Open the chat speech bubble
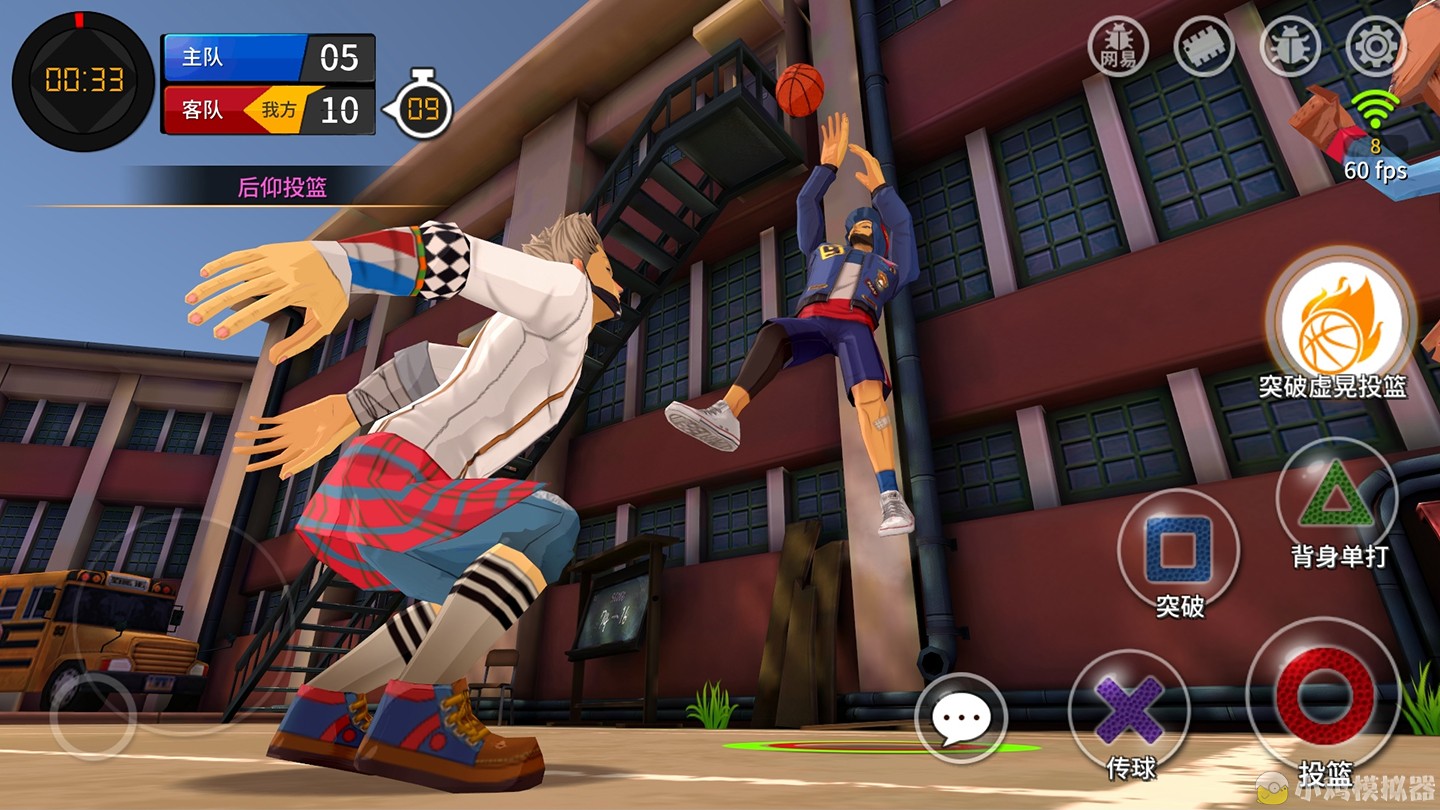This screenshot has height=810, width=1440. (x=960, y=719)
